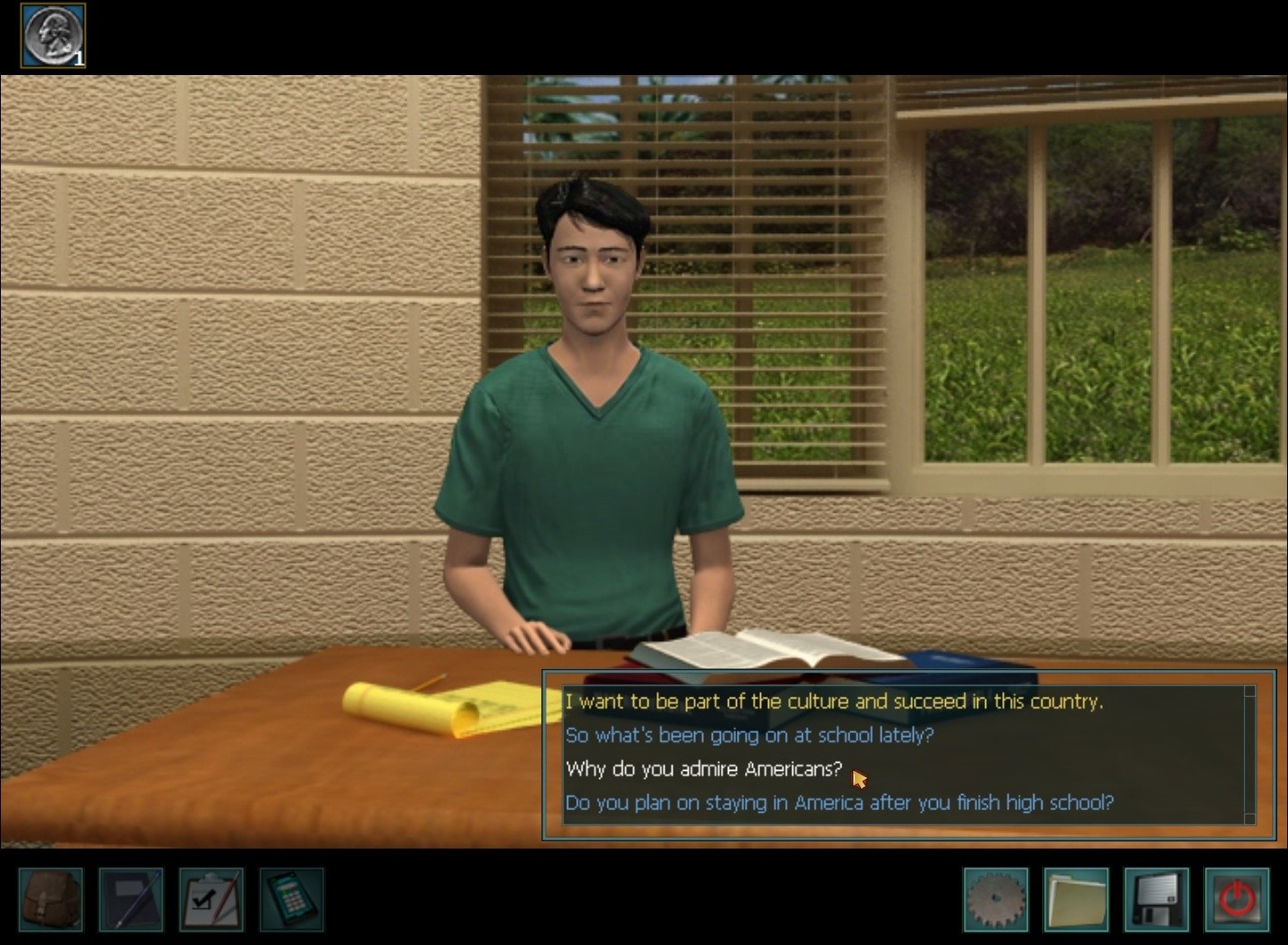This screenshot has height=945, width=1288.
Task: Ask about staying in America after high school
Action: [x=839, y=803]
